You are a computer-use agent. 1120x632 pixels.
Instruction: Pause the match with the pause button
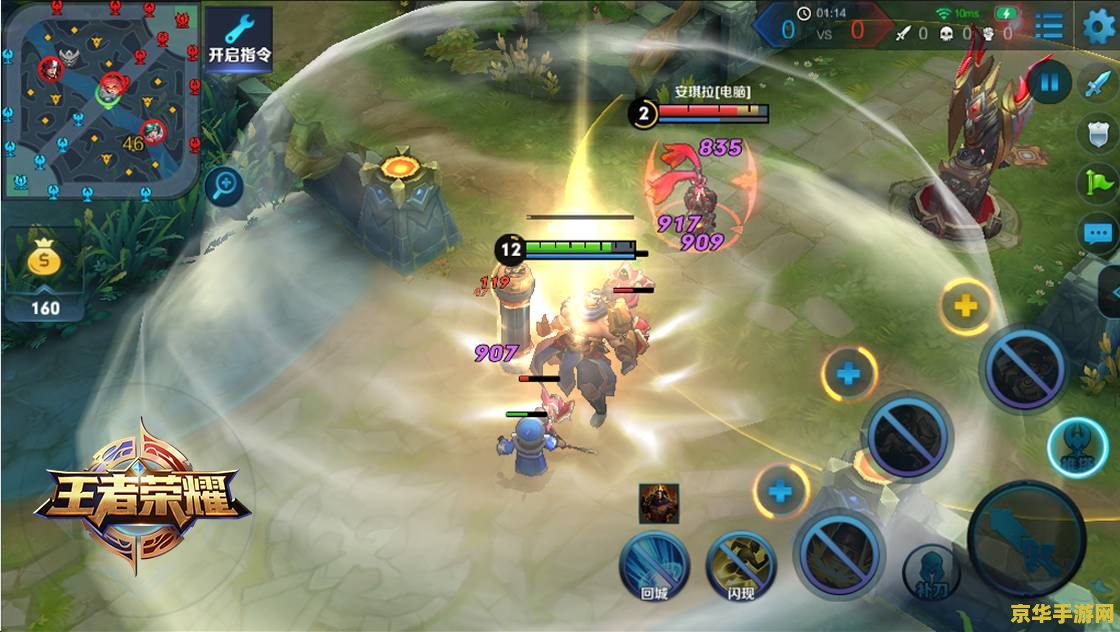[1048, 83]
